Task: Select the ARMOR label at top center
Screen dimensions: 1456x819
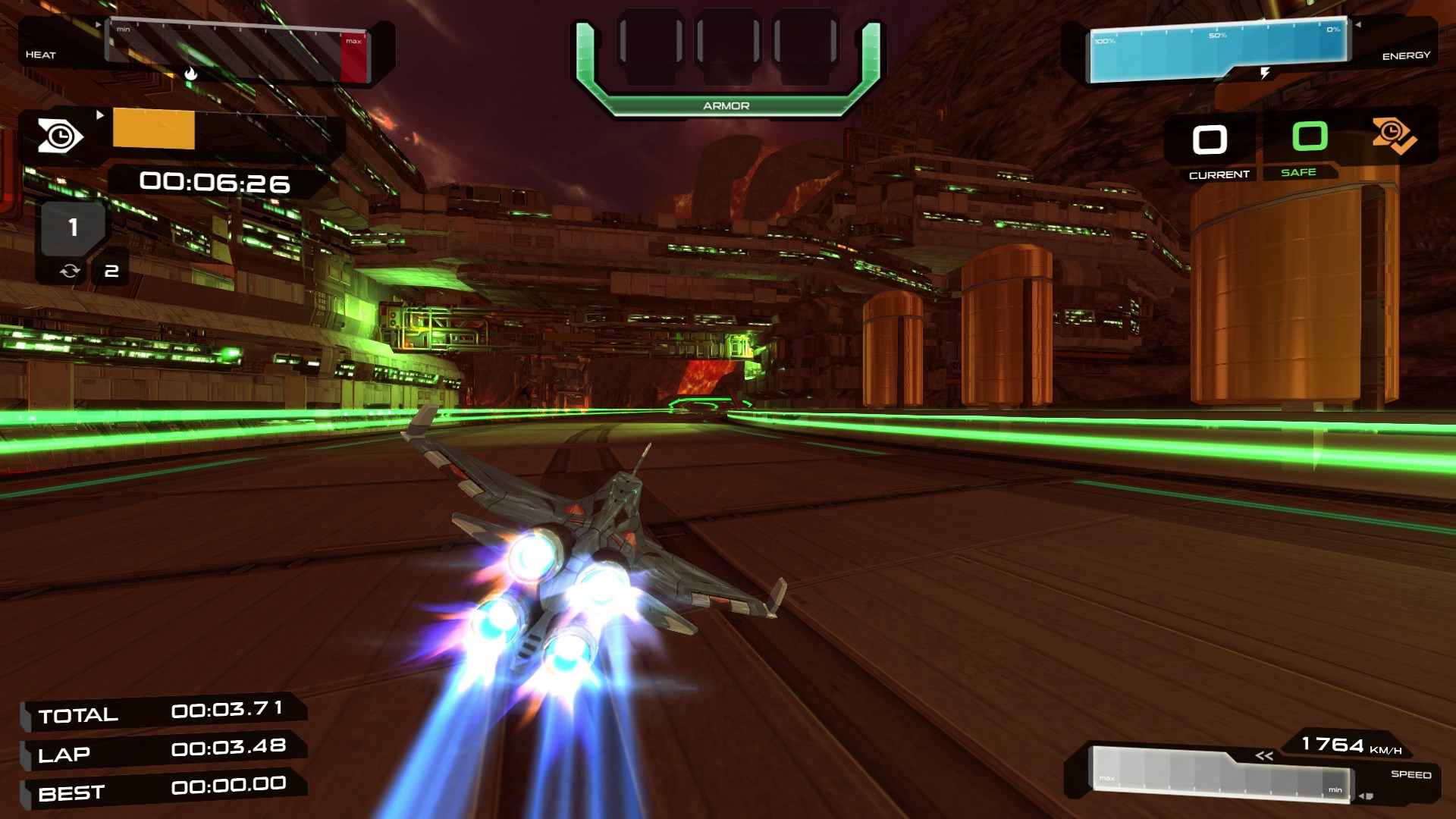Action: (x=725, y=106)
